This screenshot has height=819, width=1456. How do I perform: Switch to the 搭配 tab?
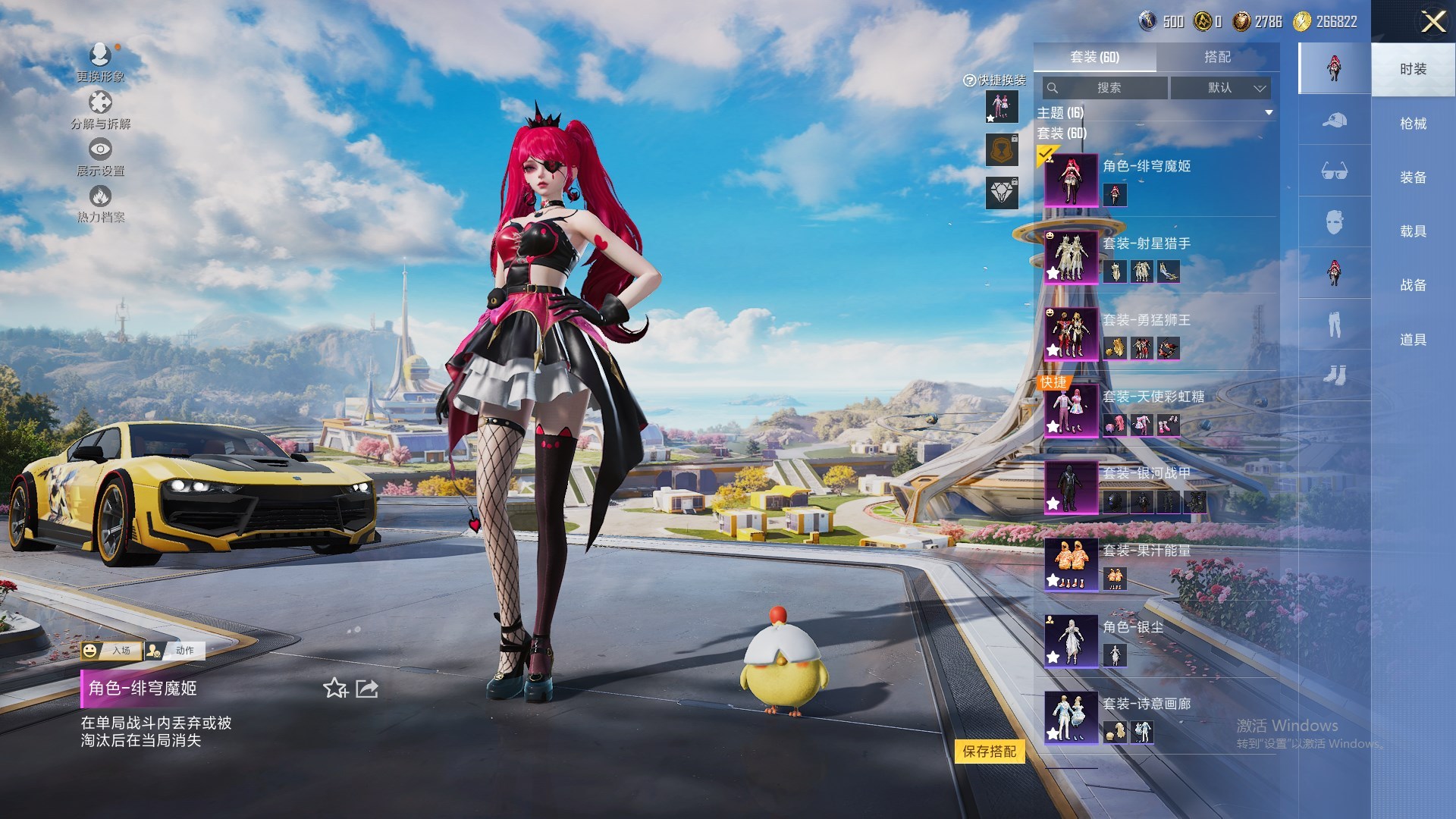coord(1217,57)
